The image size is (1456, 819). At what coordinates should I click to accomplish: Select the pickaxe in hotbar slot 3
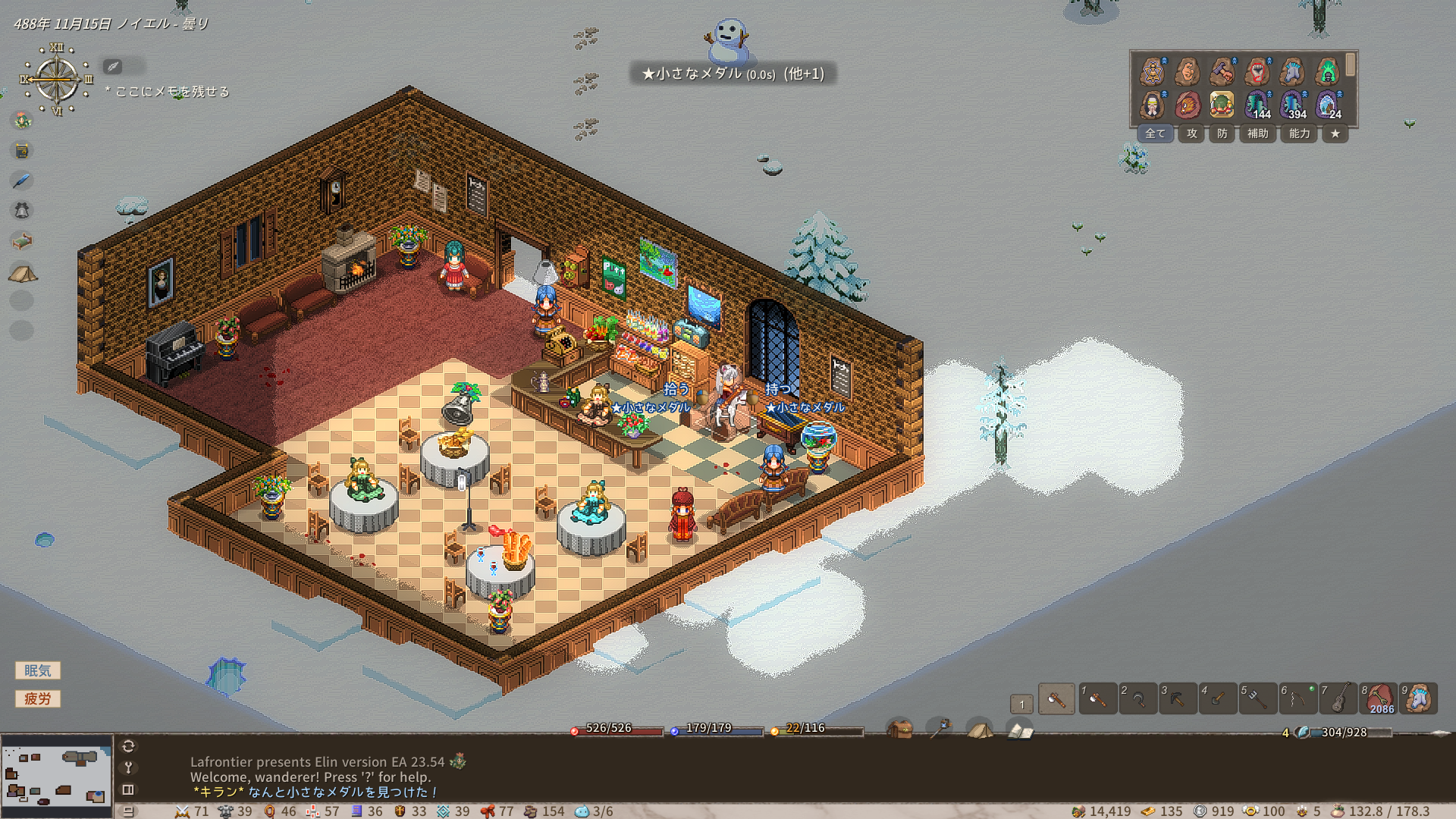(1178, 698)
